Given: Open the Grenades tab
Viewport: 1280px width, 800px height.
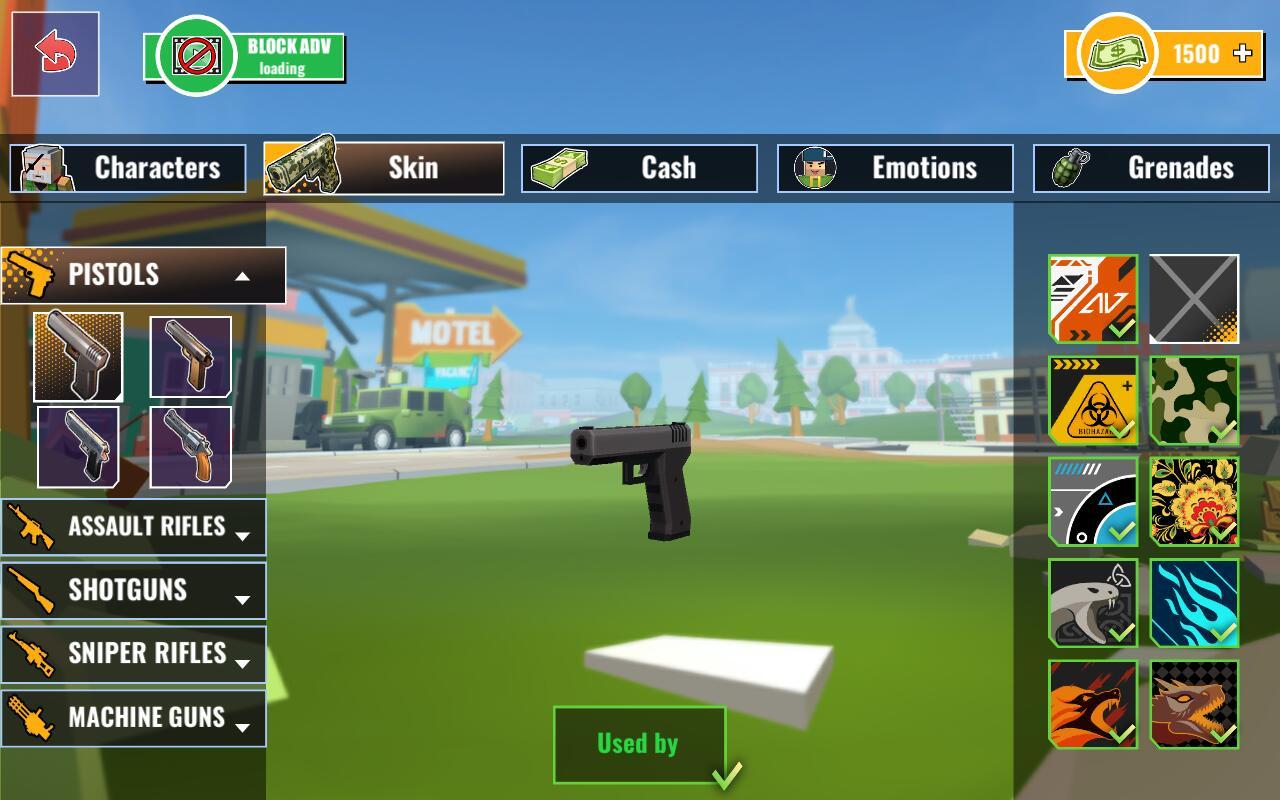Looking at the screenshot, I should tap(1149, 168).
